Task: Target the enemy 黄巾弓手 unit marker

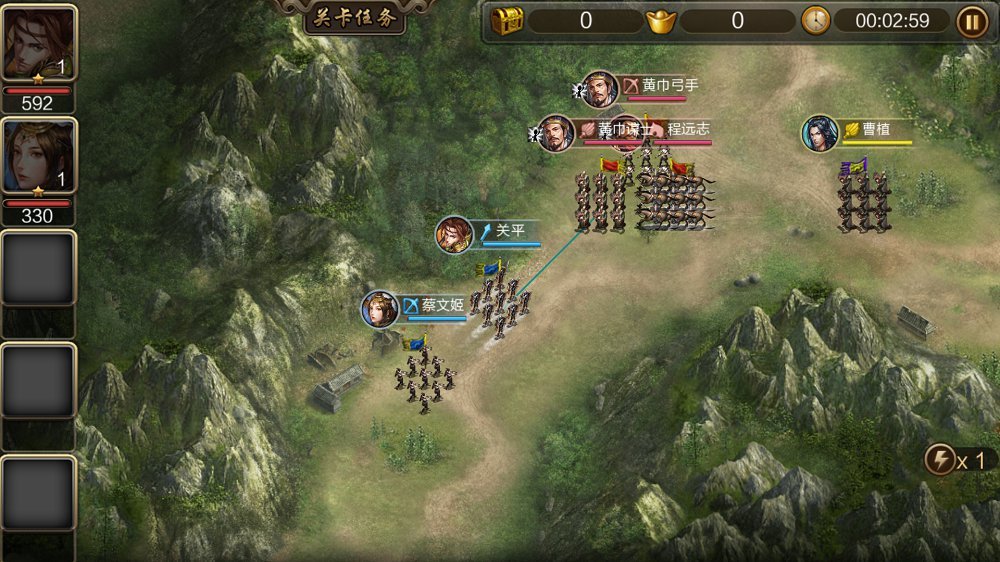Action: pyautogui.click(x=600, y=90)
